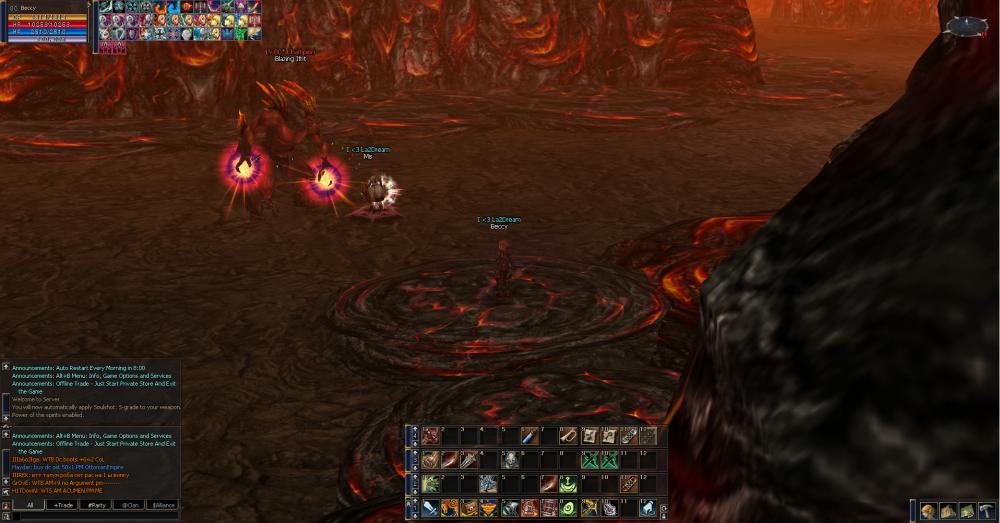Switch to the All chat tab
Viewport: 1000px width, 523px height.
[x=30, y=505]
